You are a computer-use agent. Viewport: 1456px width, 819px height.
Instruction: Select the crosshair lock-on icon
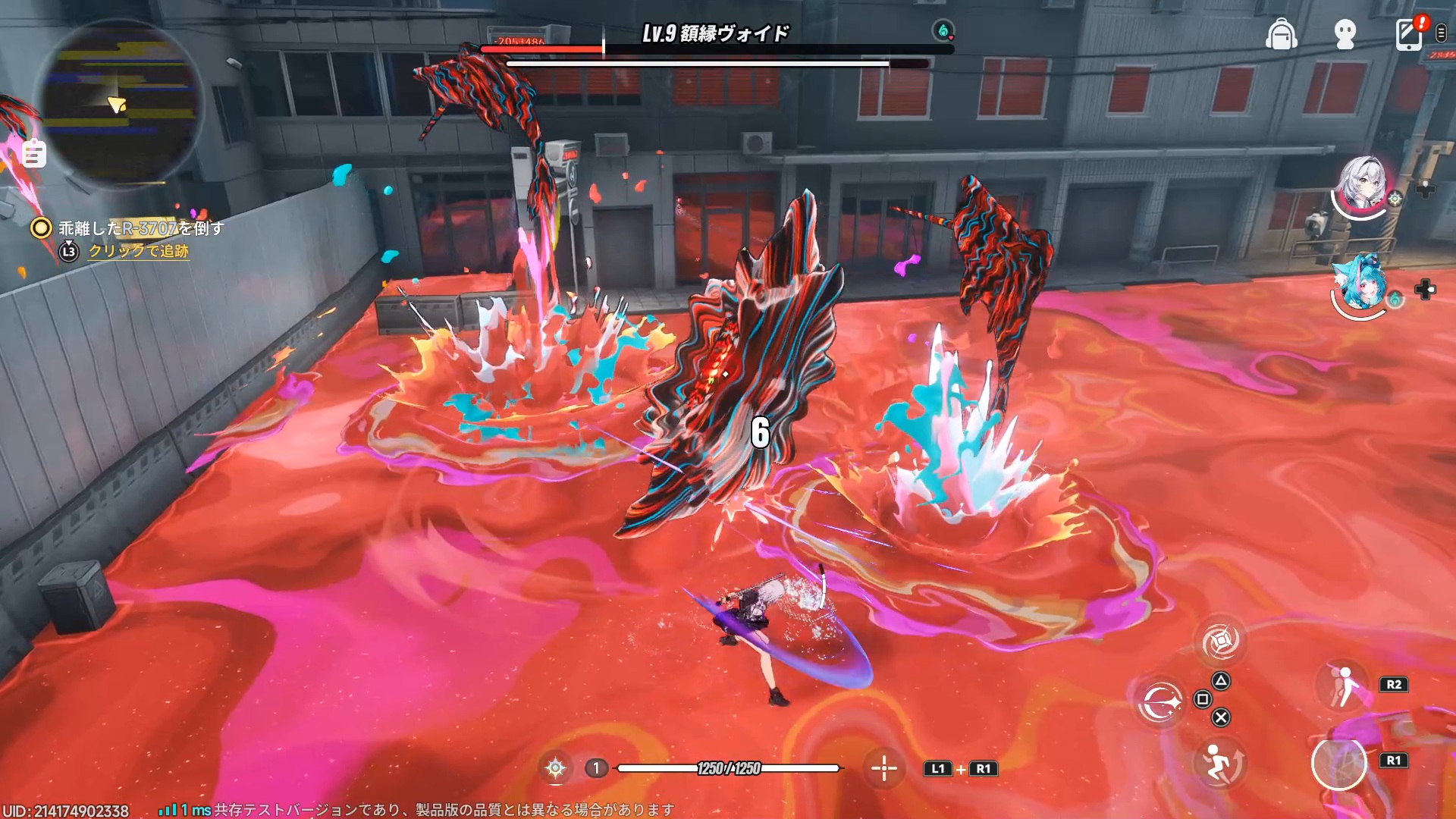(x=883, y=768)
